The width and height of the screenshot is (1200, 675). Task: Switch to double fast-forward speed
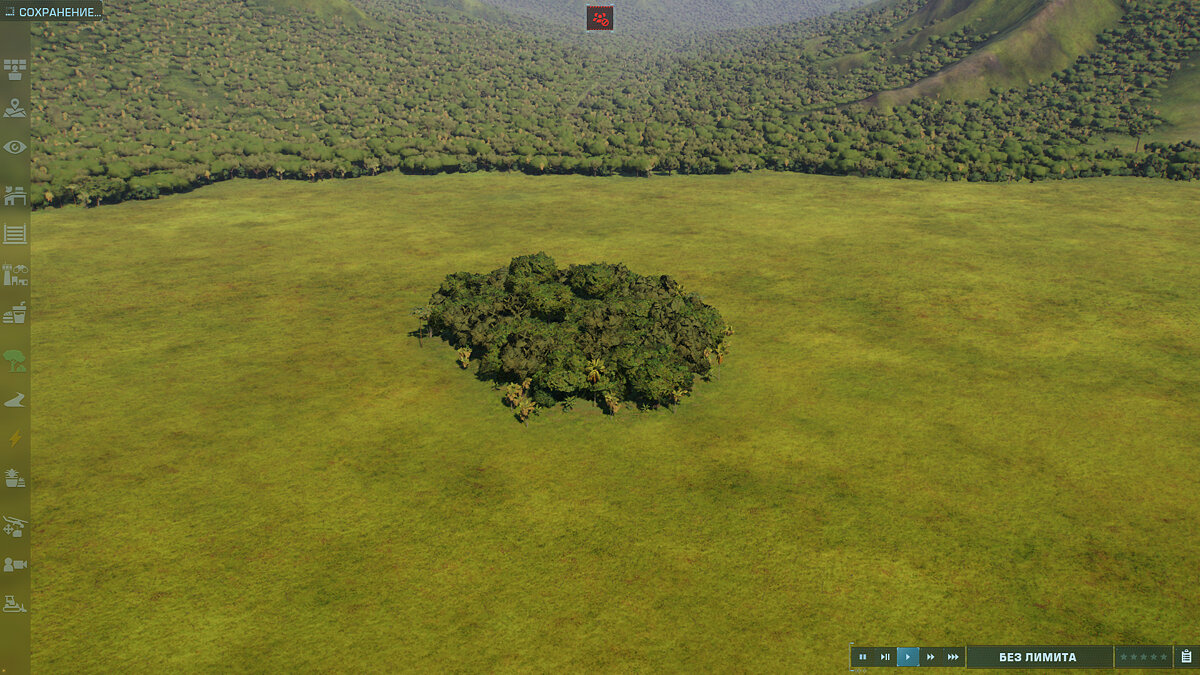(931, 657)
